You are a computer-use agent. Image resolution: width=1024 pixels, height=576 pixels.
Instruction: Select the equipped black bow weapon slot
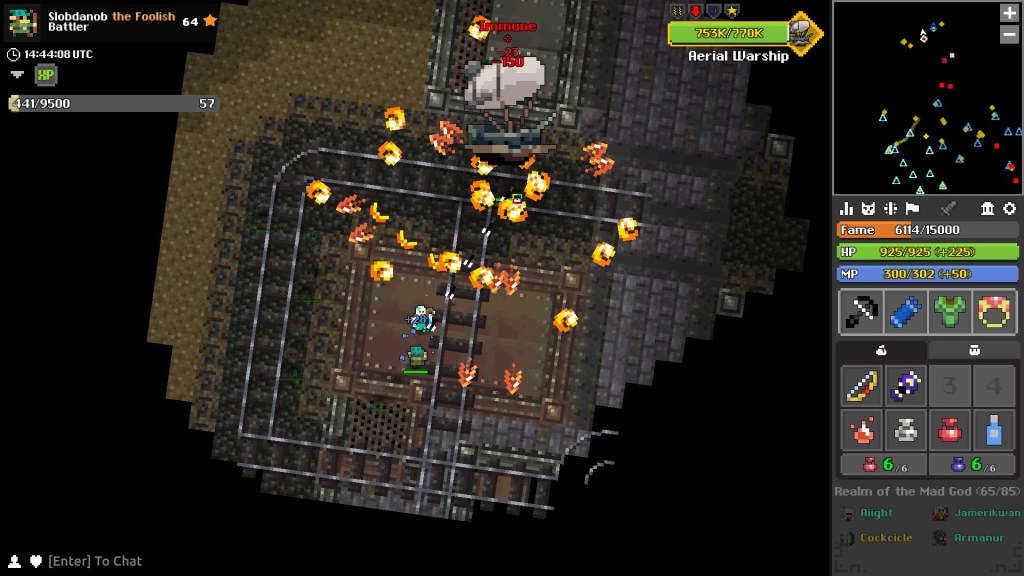pos(861,312)
